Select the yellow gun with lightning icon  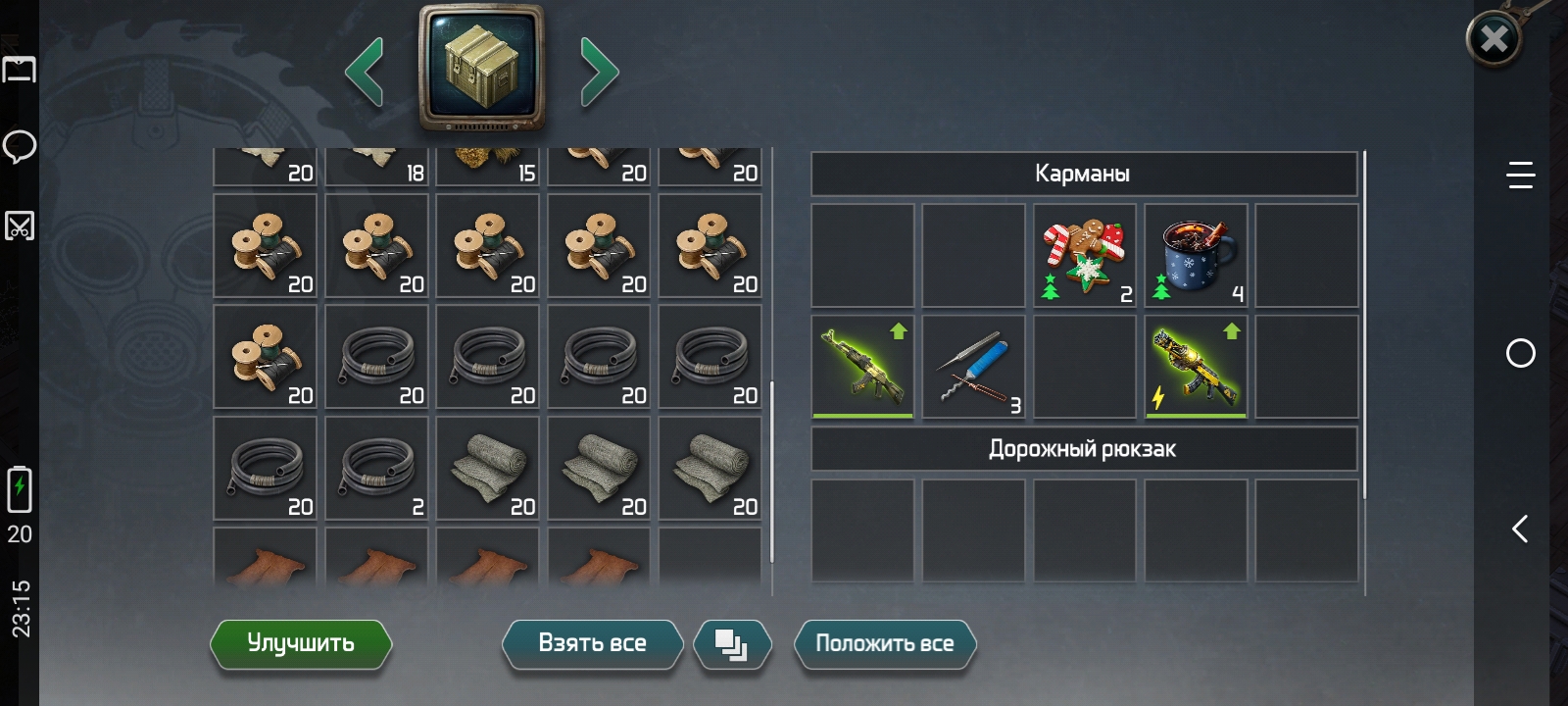1196,367
